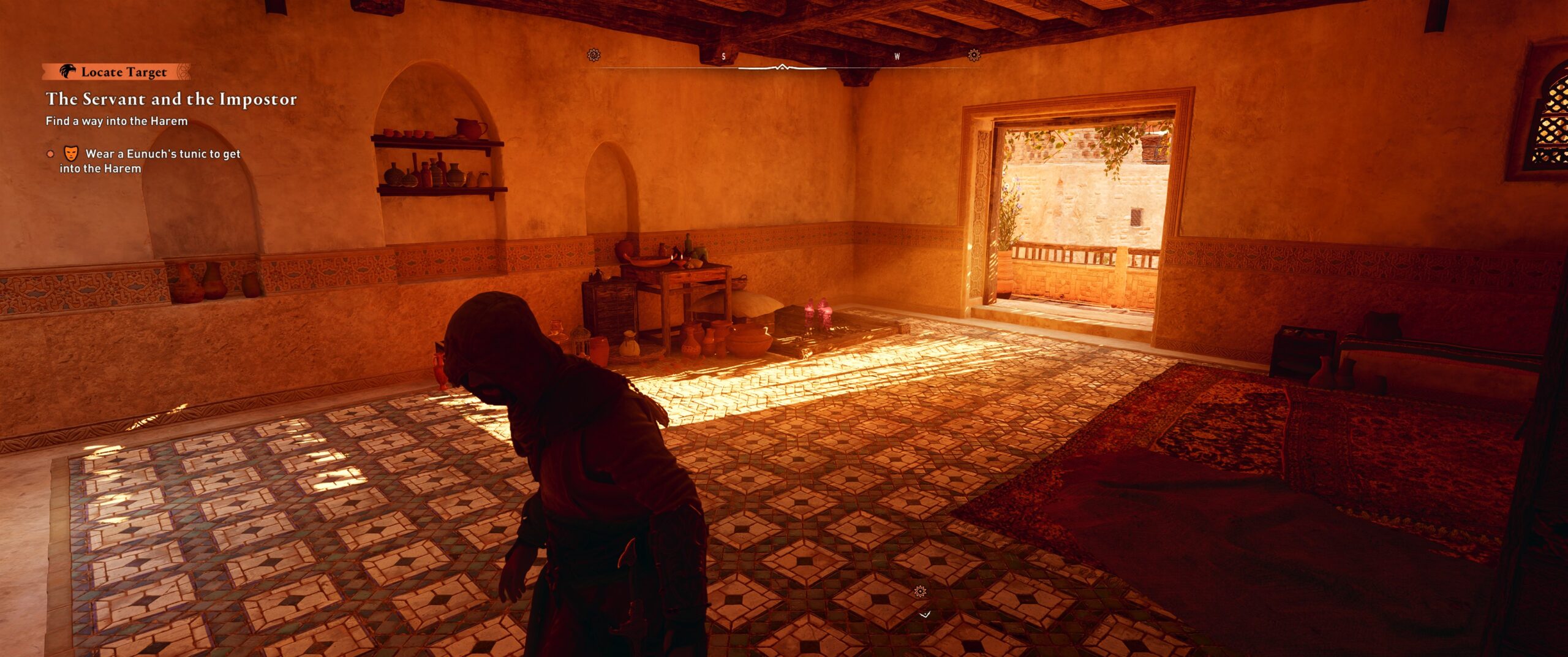Select the orange mask objective icon

(72, 153)
